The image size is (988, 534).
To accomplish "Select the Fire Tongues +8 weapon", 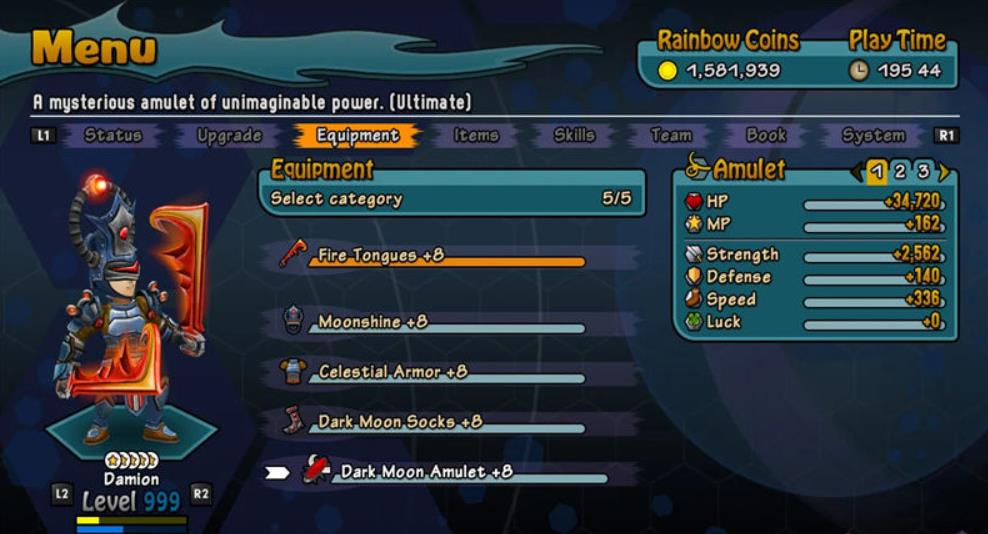I will tap(380, 256).
